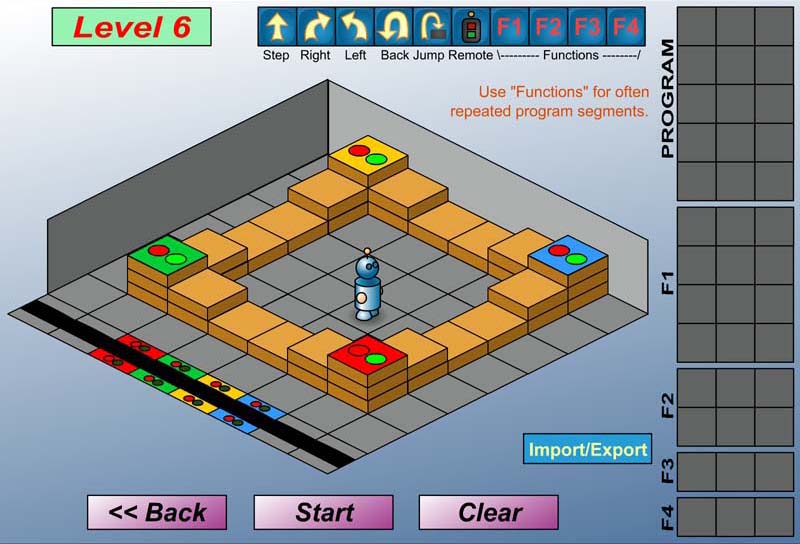Add the F3 function command
800x544 pixels.
(588, 26)
